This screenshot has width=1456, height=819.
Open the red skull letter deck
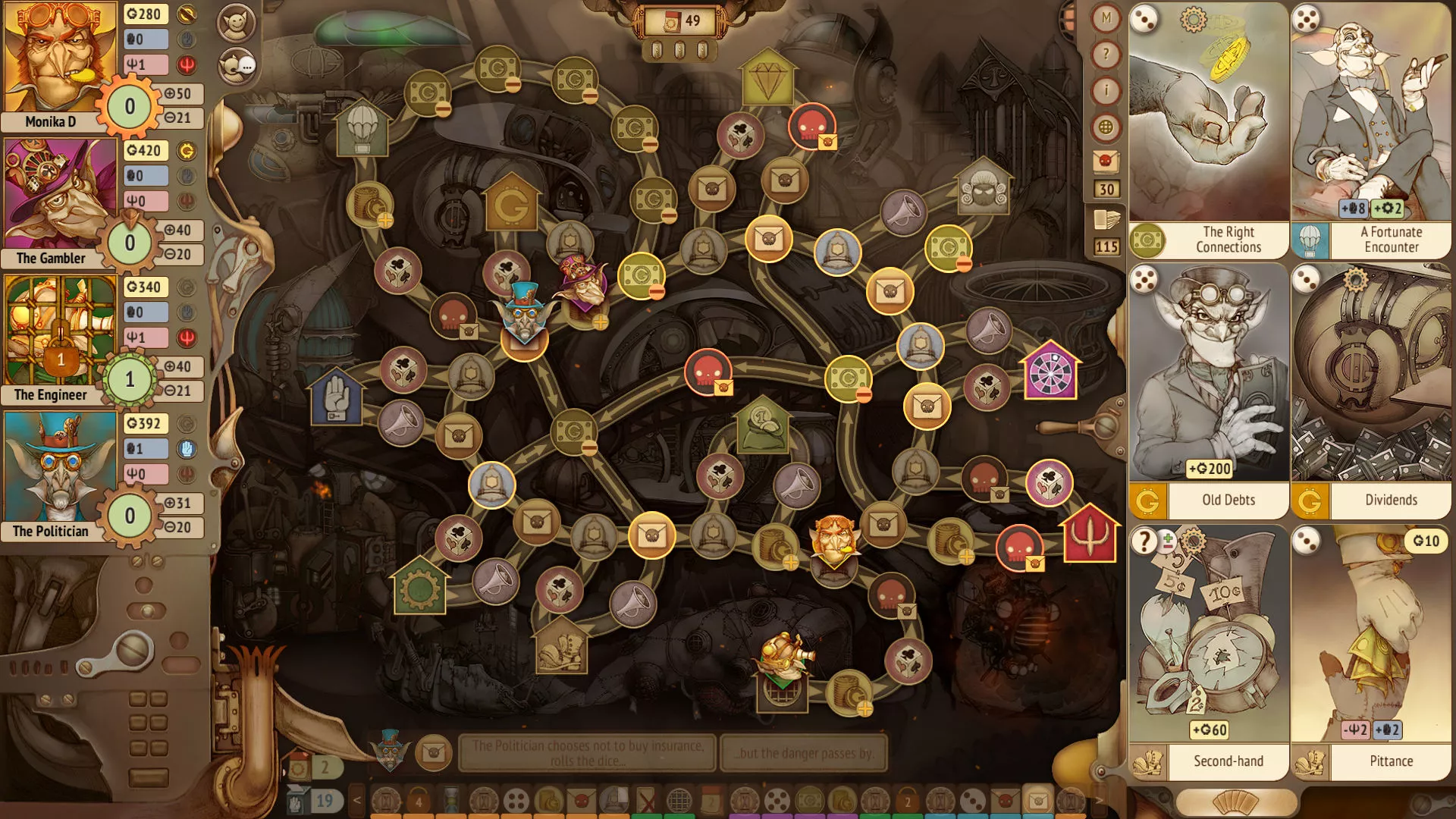click(1106, 161)
